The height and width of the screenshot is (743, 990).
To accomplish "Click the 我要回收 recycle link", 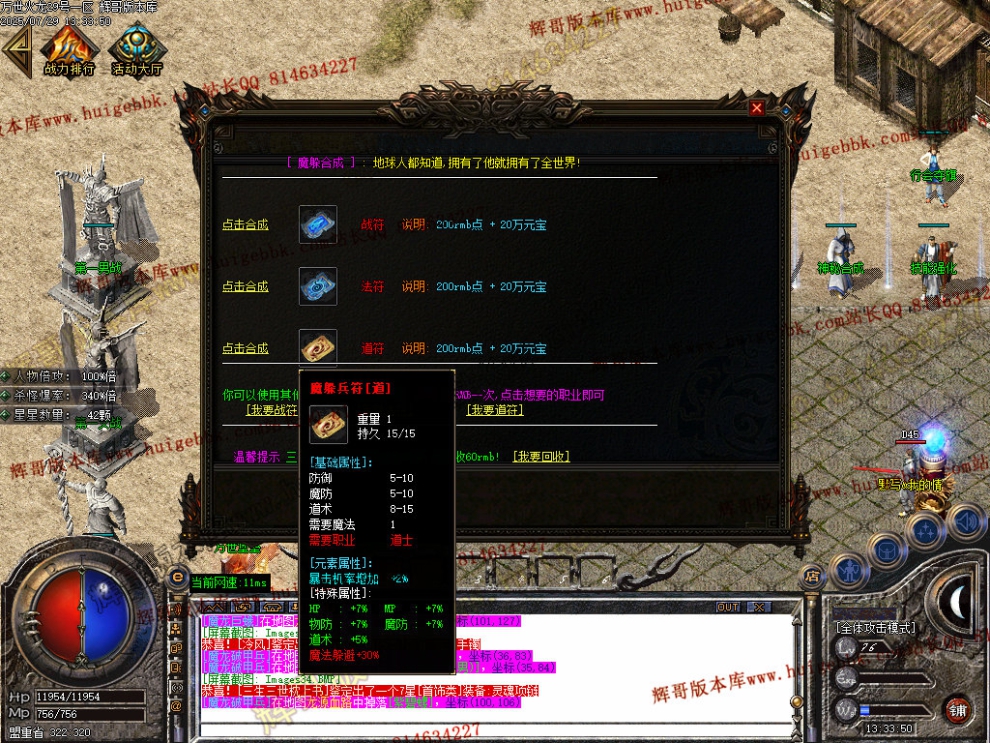I will [541, 457].
